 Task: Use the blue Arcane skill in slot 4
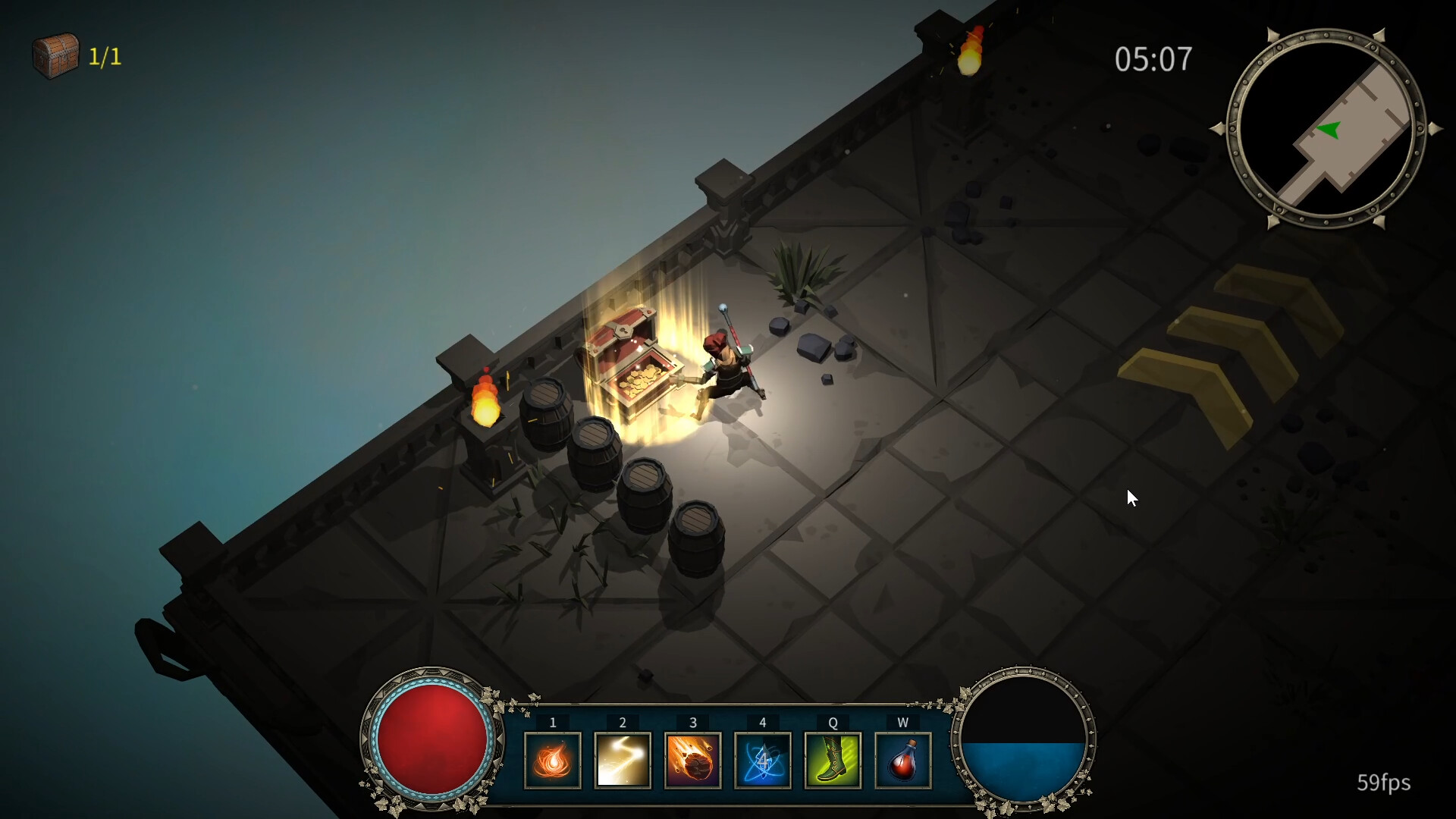point(763,761)
